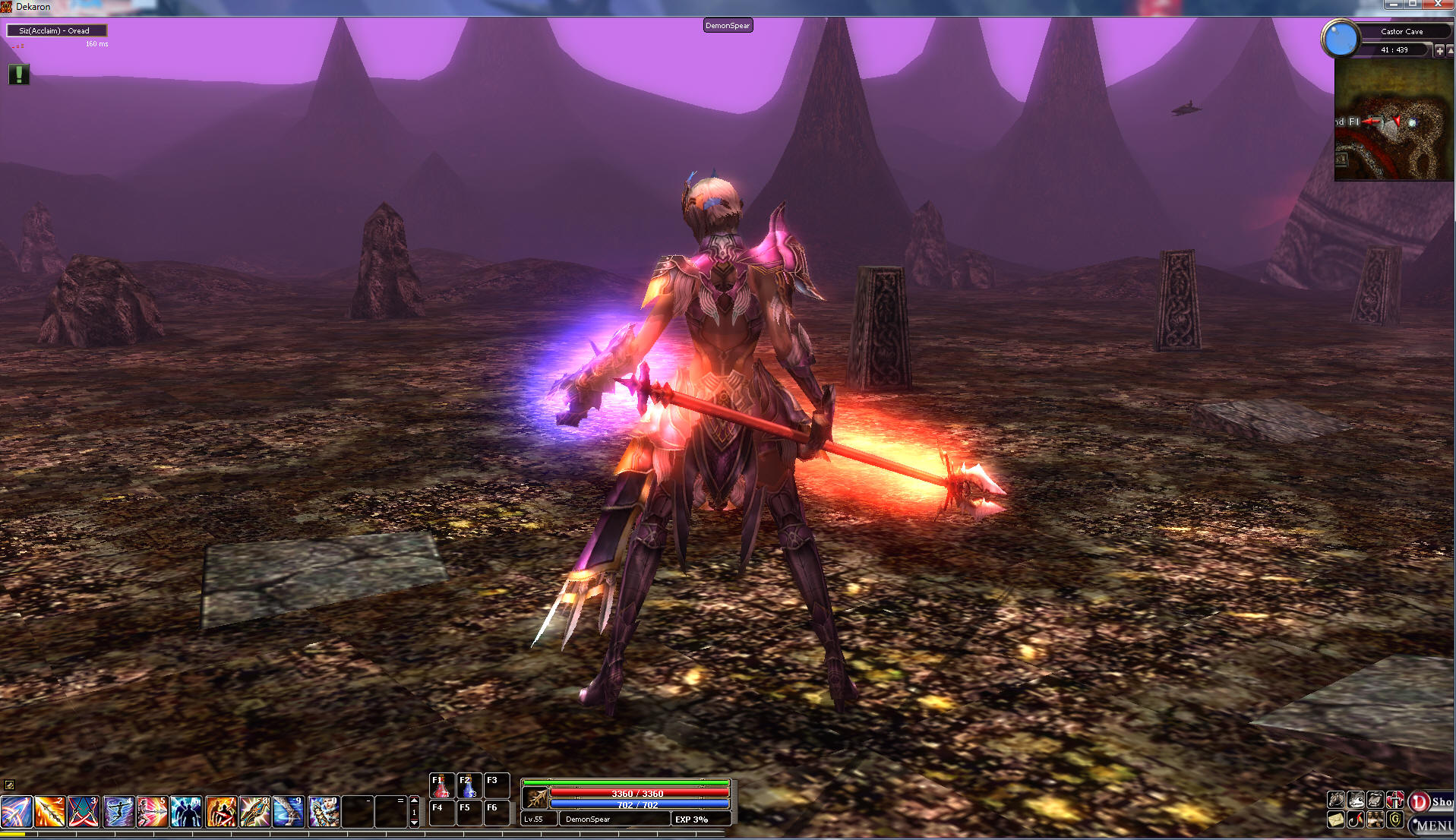Activate the crossed red blades skill in slot 3
Image resolution: width=1456 pixels, height=840 pixels.
click(84, 811)
